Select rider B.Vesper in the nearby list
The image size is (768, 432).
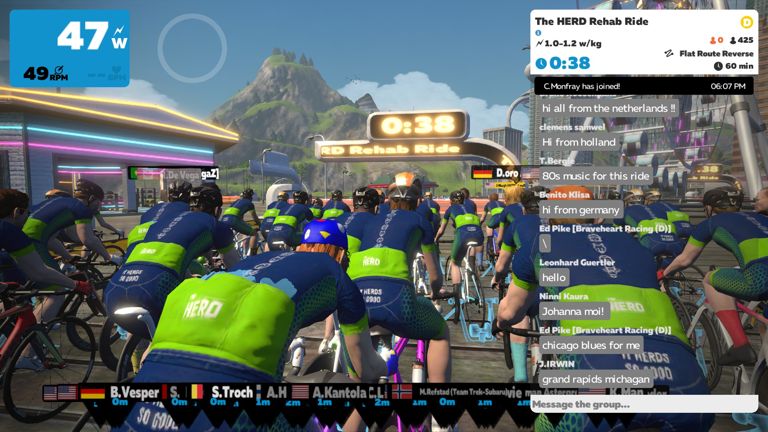[135, 392]
